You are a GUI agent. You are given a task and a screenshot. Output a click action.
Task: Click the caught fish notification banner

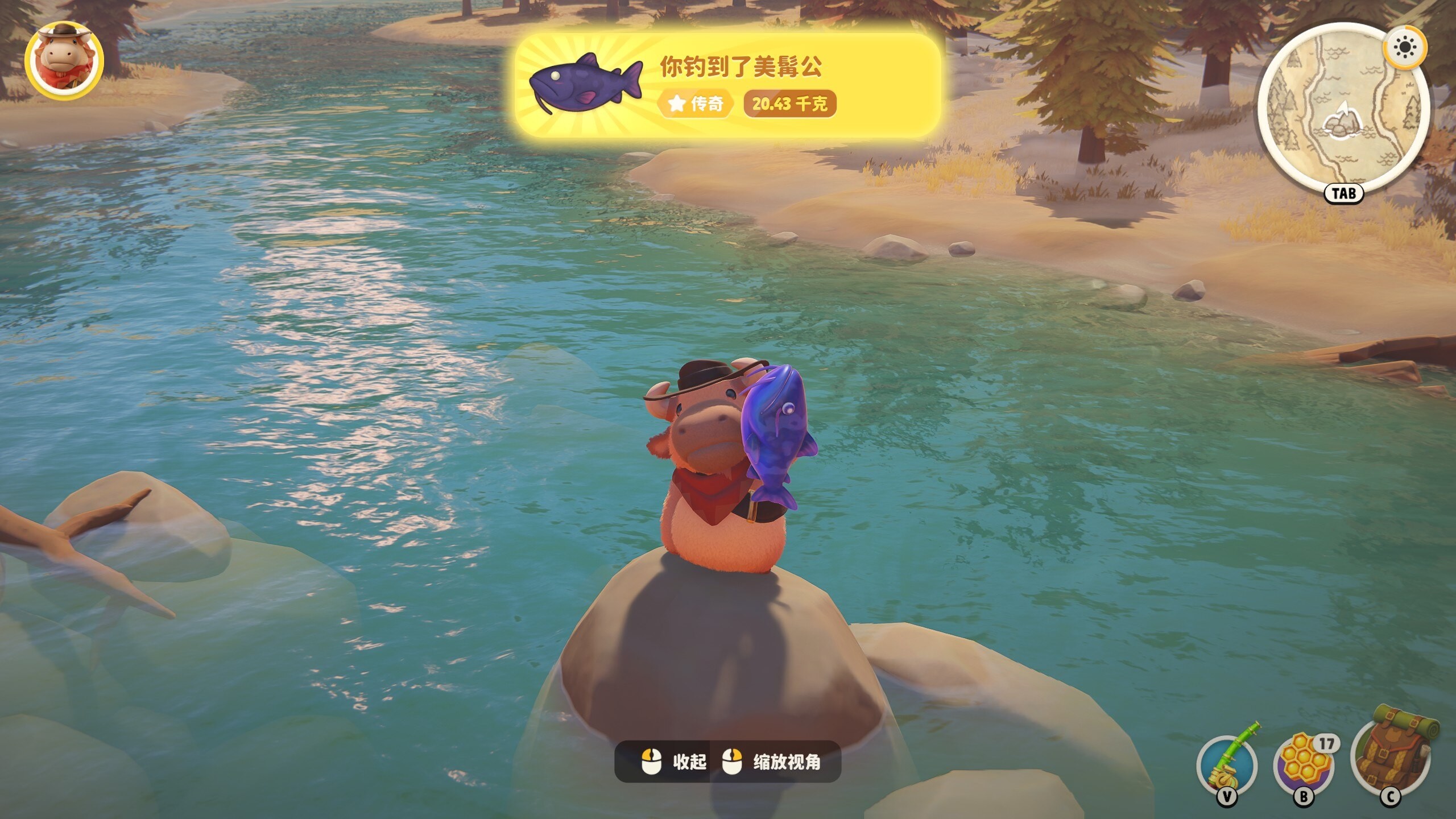tap(727, 85)
